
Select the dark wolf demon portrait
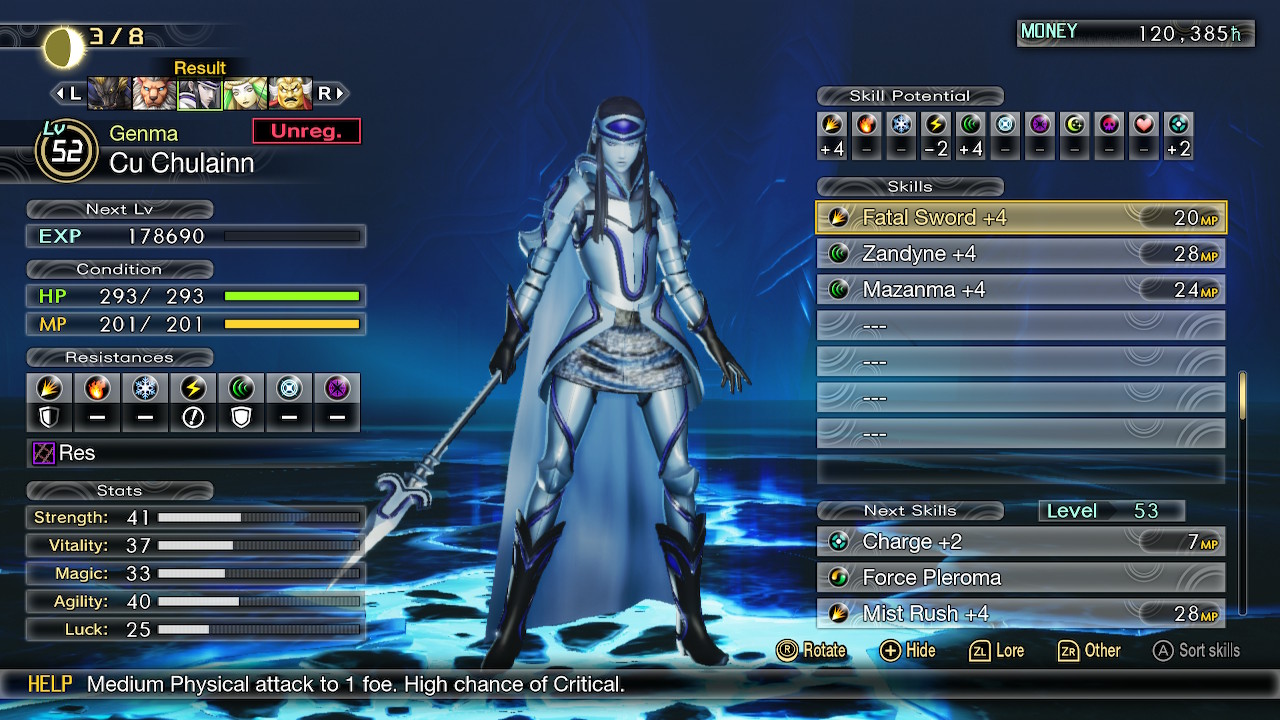tap(109, 94)
